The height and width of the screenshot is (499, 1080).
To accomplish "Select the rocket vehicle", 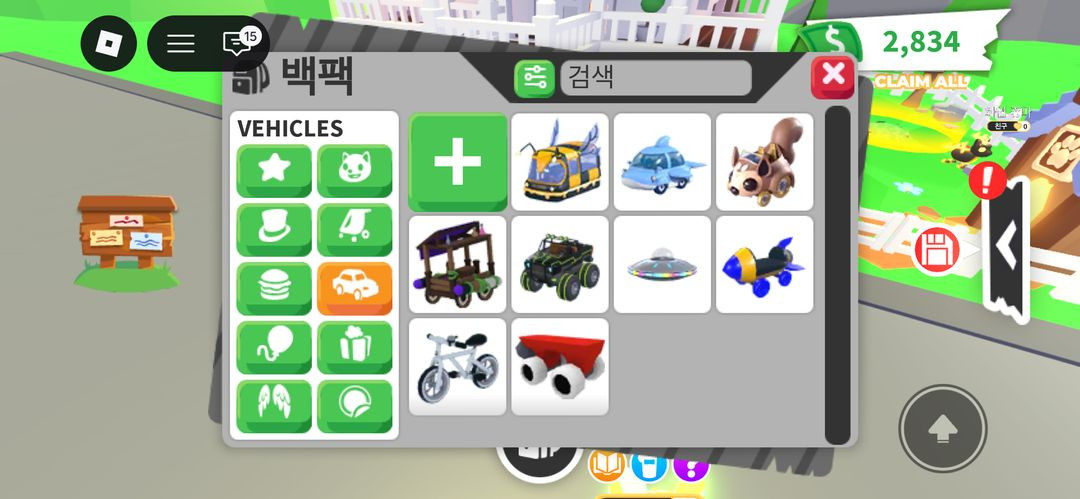I will pyautogui.click(x=764, y=264).
